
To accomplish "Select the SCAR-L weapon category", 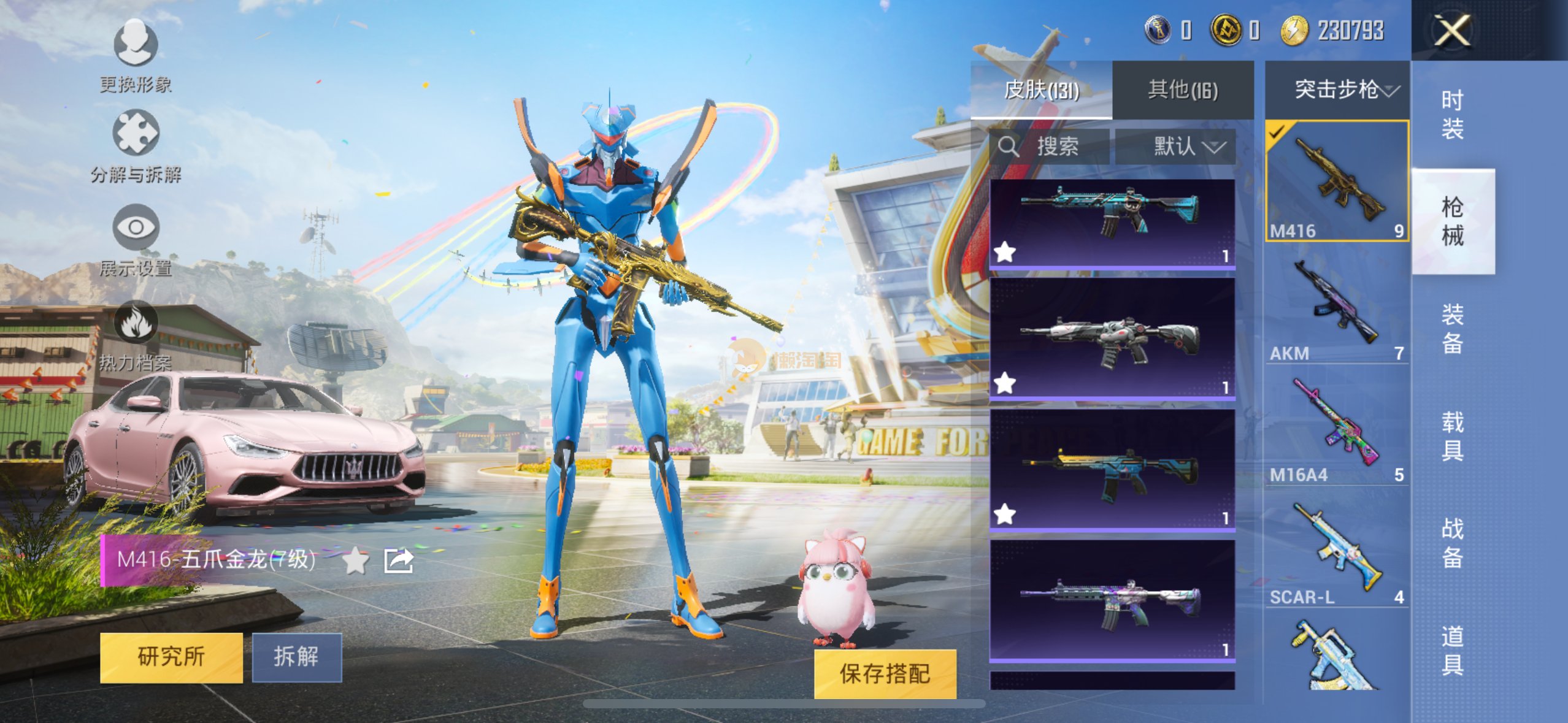I will coord(1336,550).
